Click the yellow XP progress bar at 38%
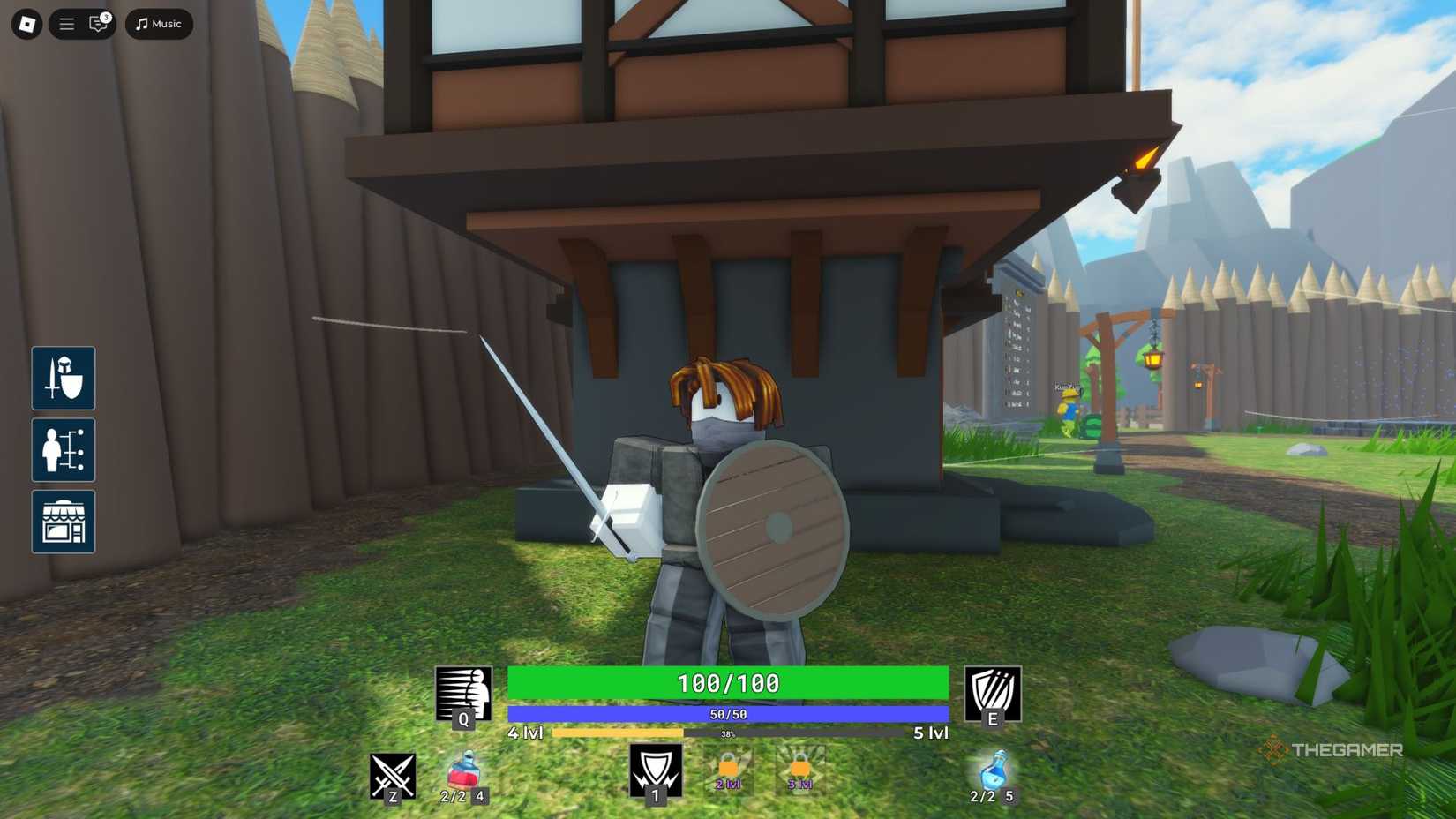1456x819 pixels. coord(618,733)
